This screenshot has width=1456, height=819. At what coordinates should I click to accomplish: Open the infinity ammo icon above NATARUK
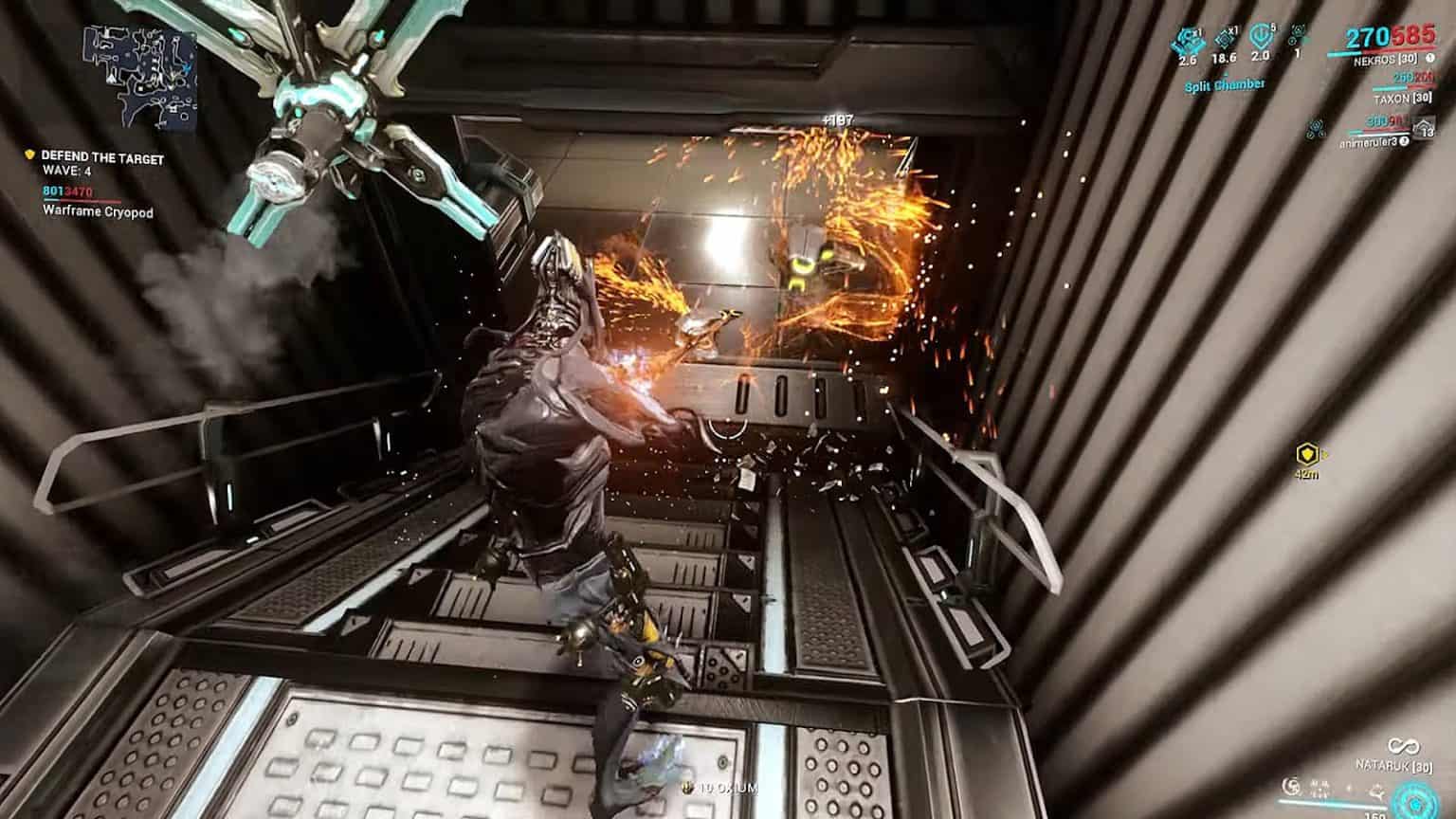point(1403,747)
